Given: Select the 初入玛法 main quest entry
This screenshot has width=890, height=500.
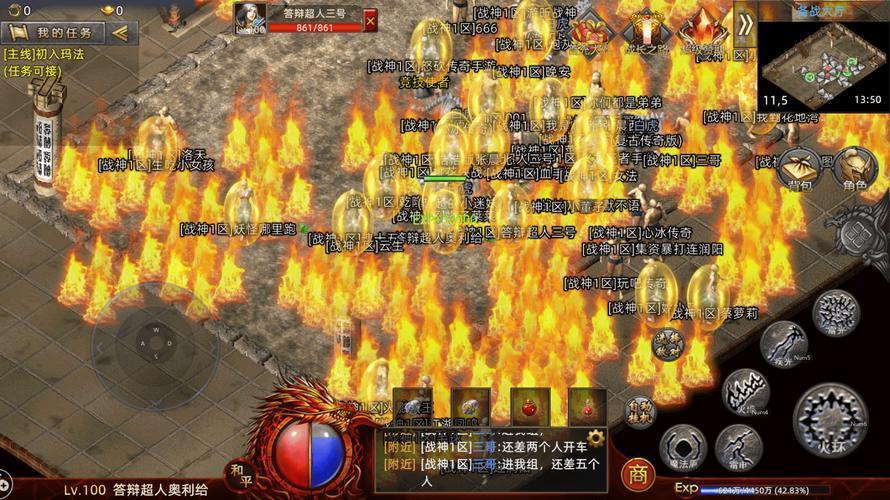Looking at the screenshot, I should point(46,55).
